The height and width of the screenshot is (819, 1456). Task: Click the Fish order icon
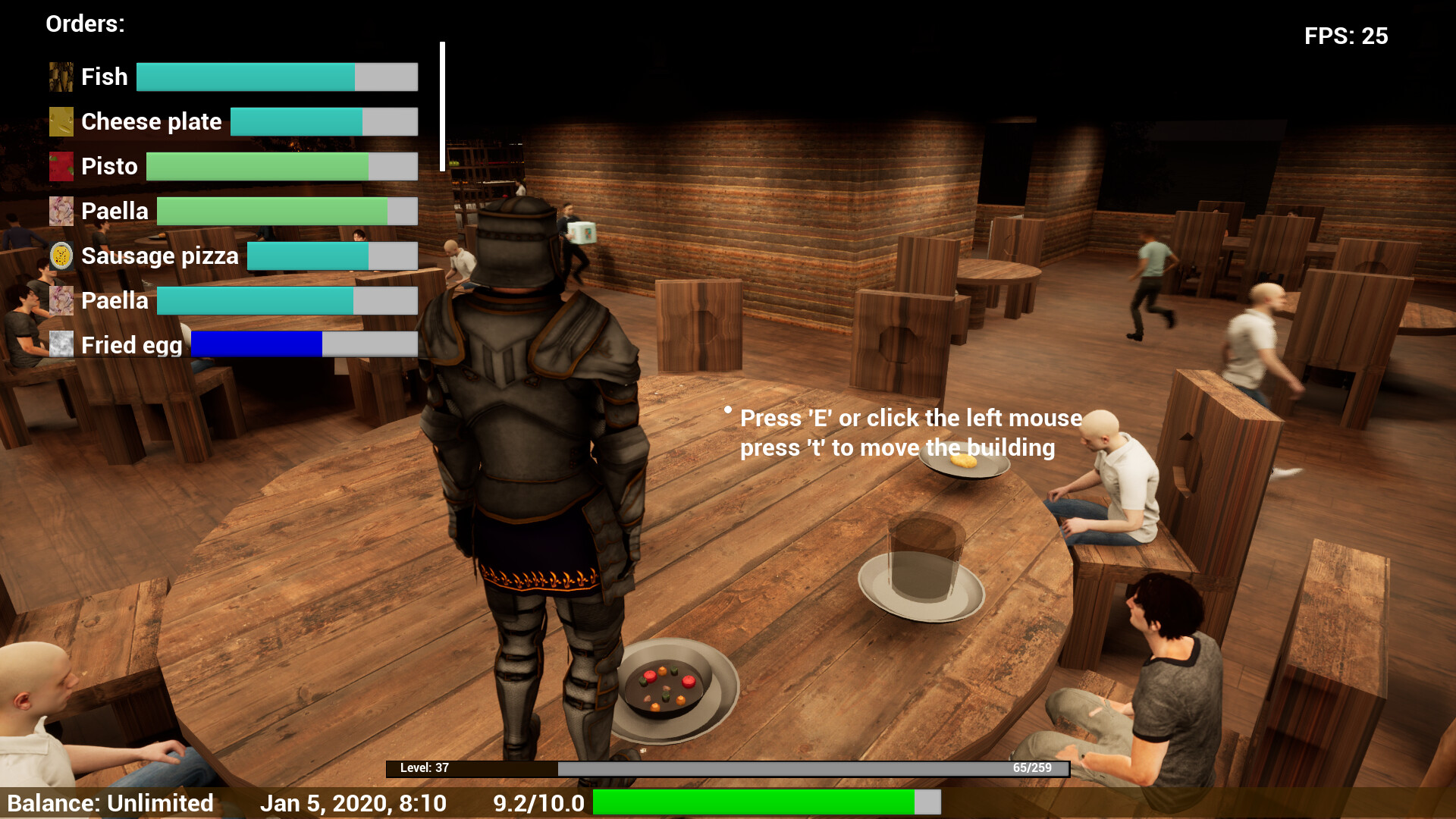click(61, 76)
